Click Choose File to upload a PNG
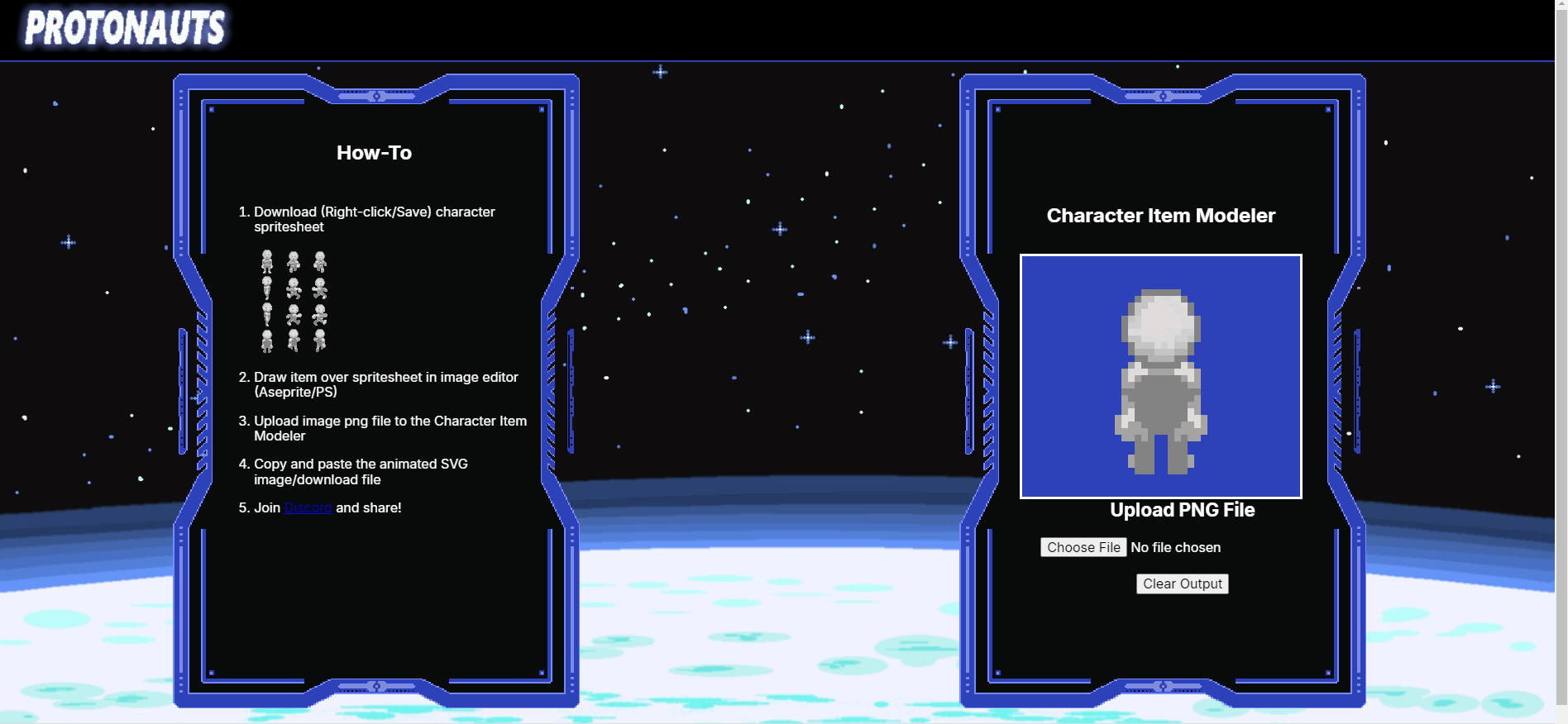This screenshot has height=724, width=1568. coord(1083,547)
